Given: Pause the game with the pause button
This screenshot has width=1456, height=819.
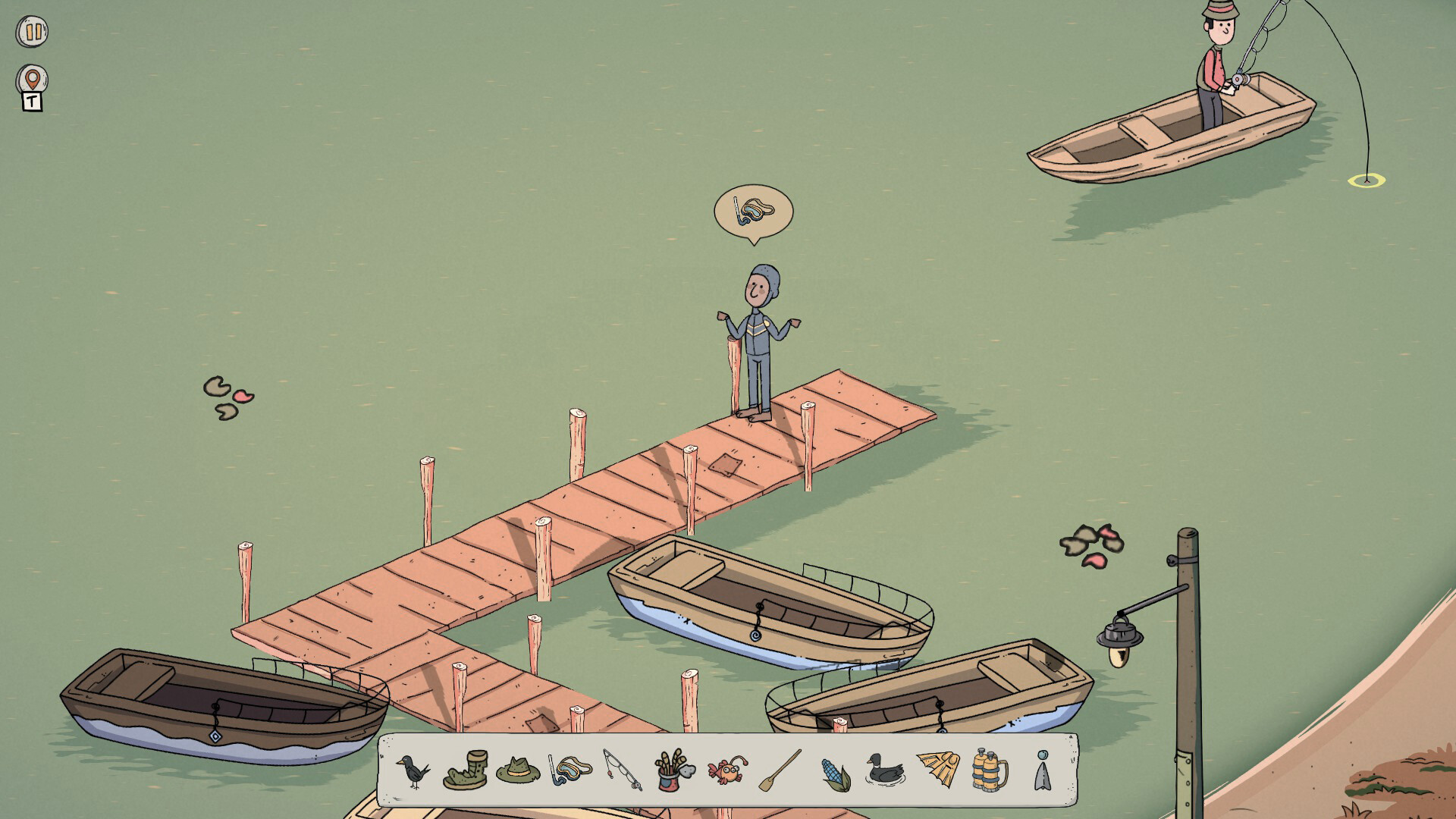Looking at the screenshot, I should pos(30,30).
